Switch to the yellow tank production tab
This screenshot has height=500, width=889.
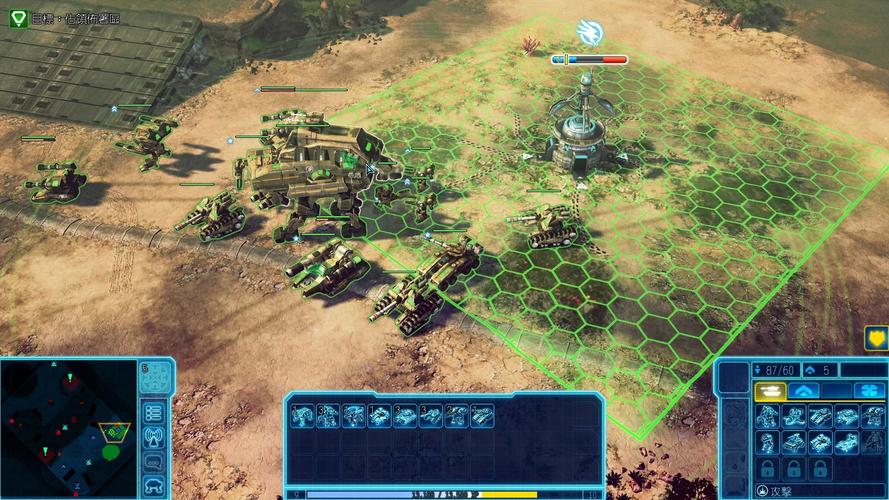pyautogui.click(x=769, y=391)
